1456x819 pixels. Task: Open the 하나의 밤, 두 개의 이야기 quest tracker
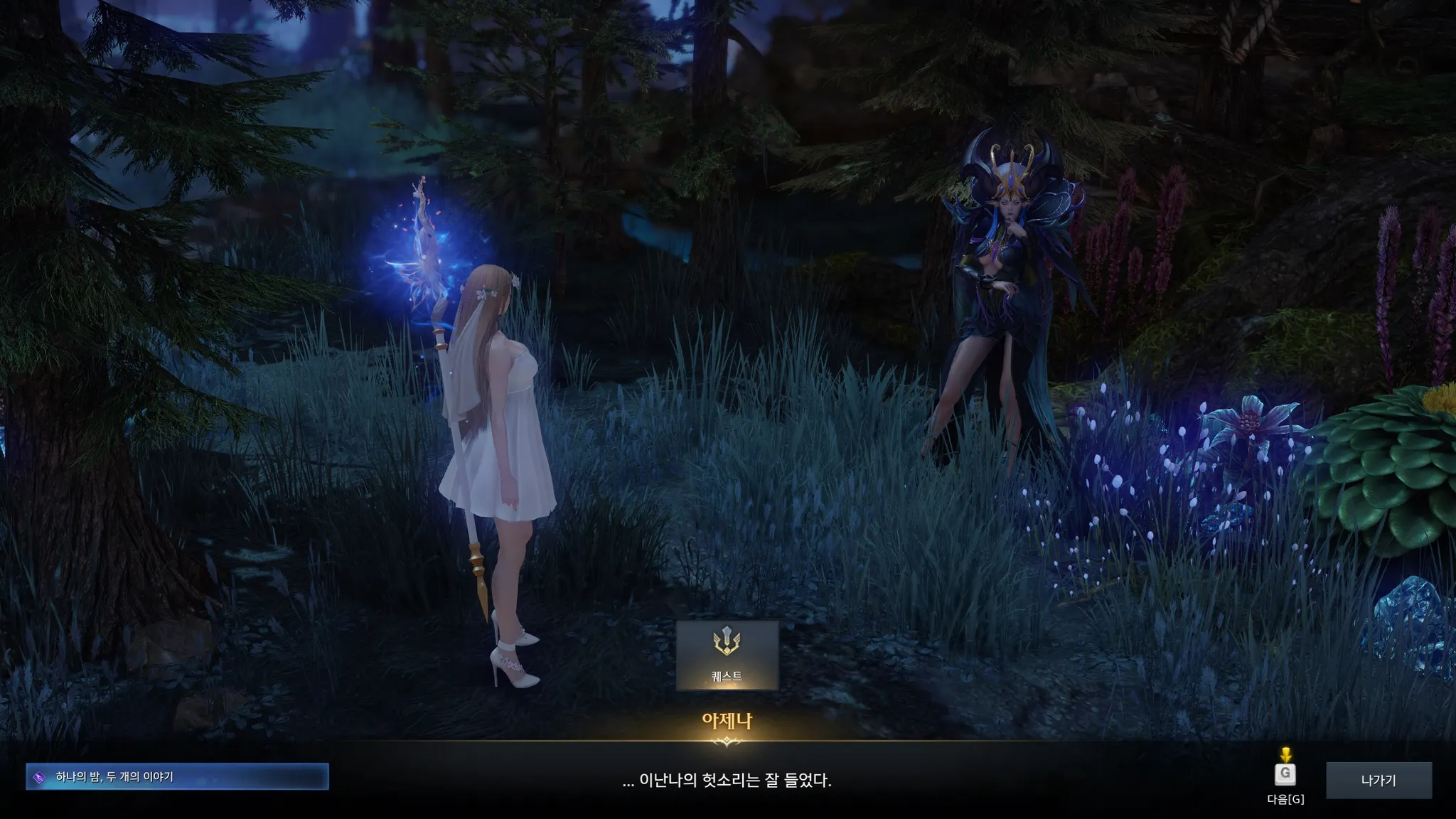[177, 776]
